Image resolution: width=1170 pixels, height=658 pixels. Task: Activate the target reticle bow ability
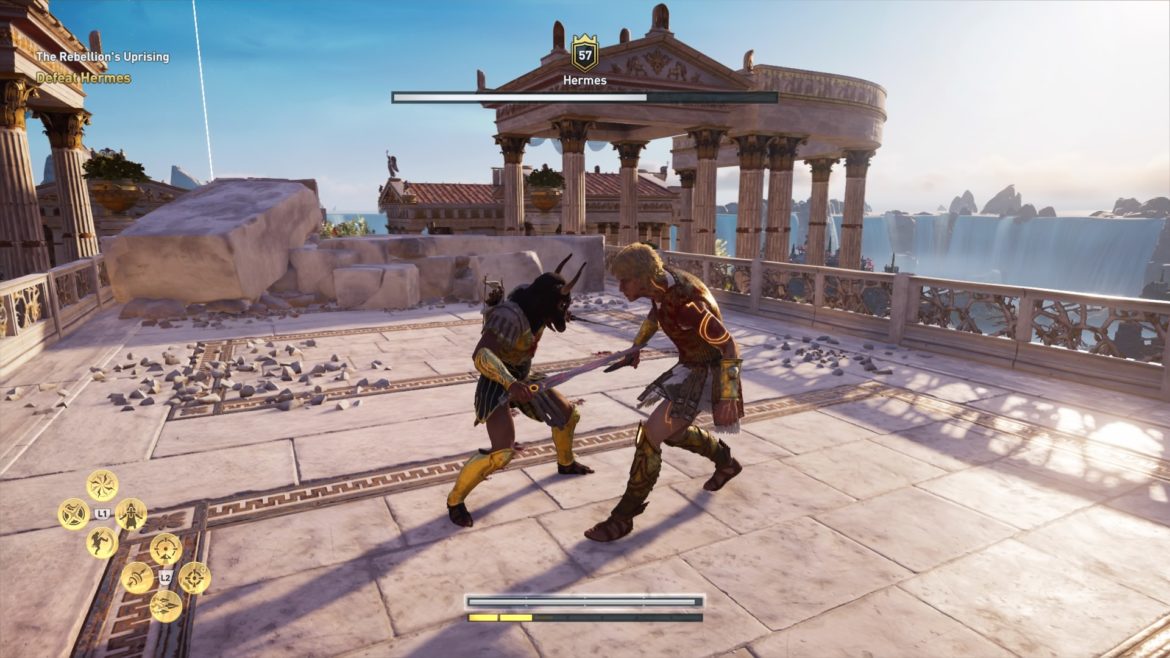(x=195, y=577)
